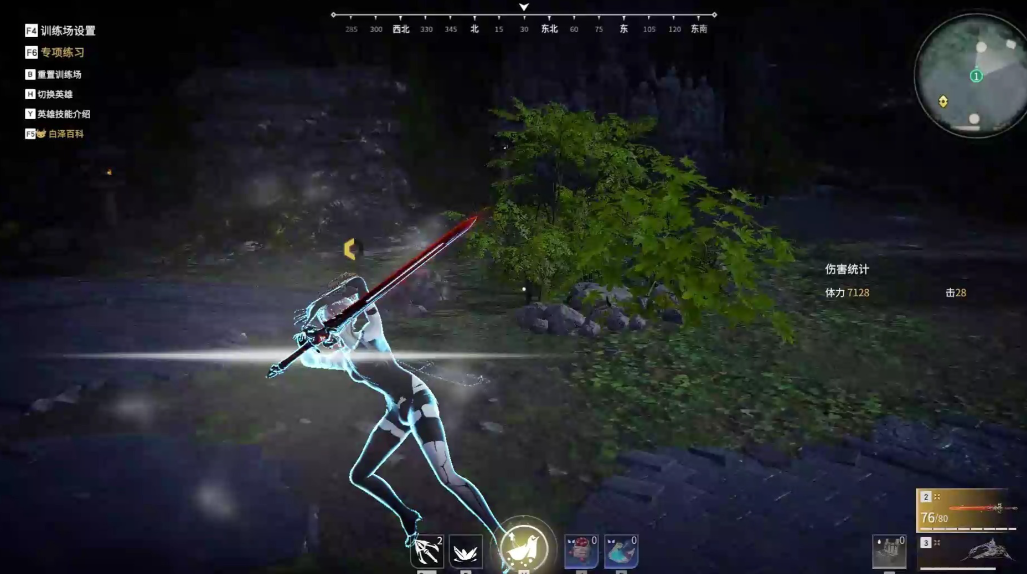The width and height of the screenshot is (1027, 574).
Task: Open the 训练场设置 training ground settings
Action: [60, 31]
